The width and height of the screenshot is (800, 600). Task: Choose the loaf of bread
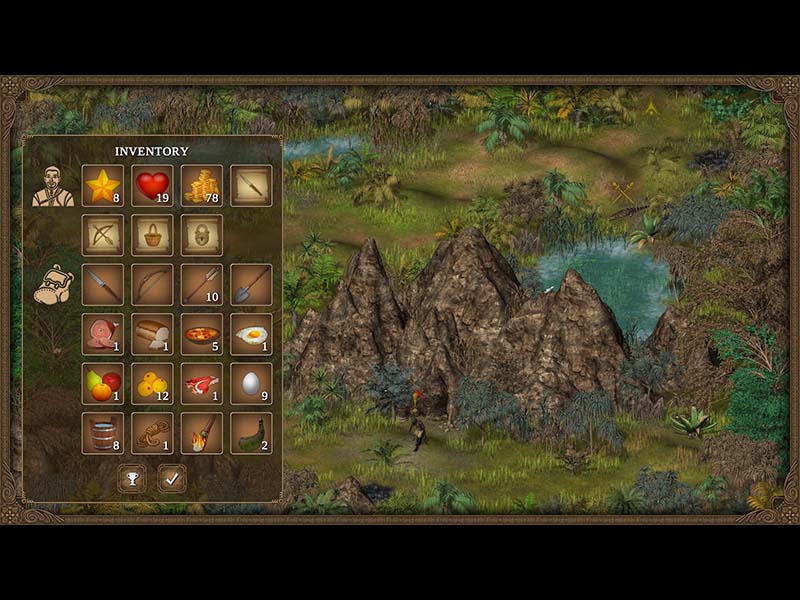[x=152, y=334]
